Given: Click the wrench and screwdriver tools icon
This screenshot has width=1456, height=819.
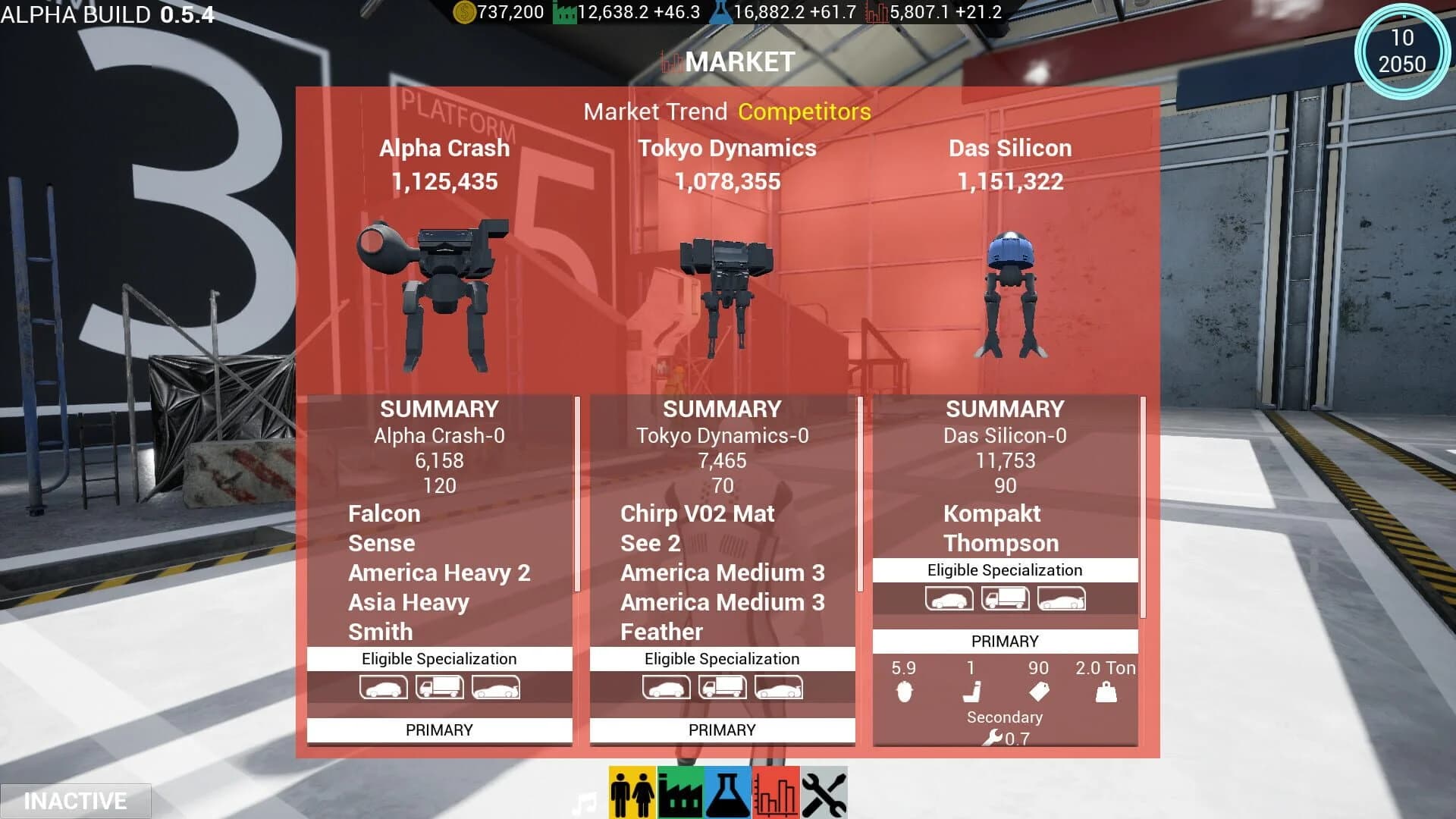Looking at the screenshot, I should 824,790.
